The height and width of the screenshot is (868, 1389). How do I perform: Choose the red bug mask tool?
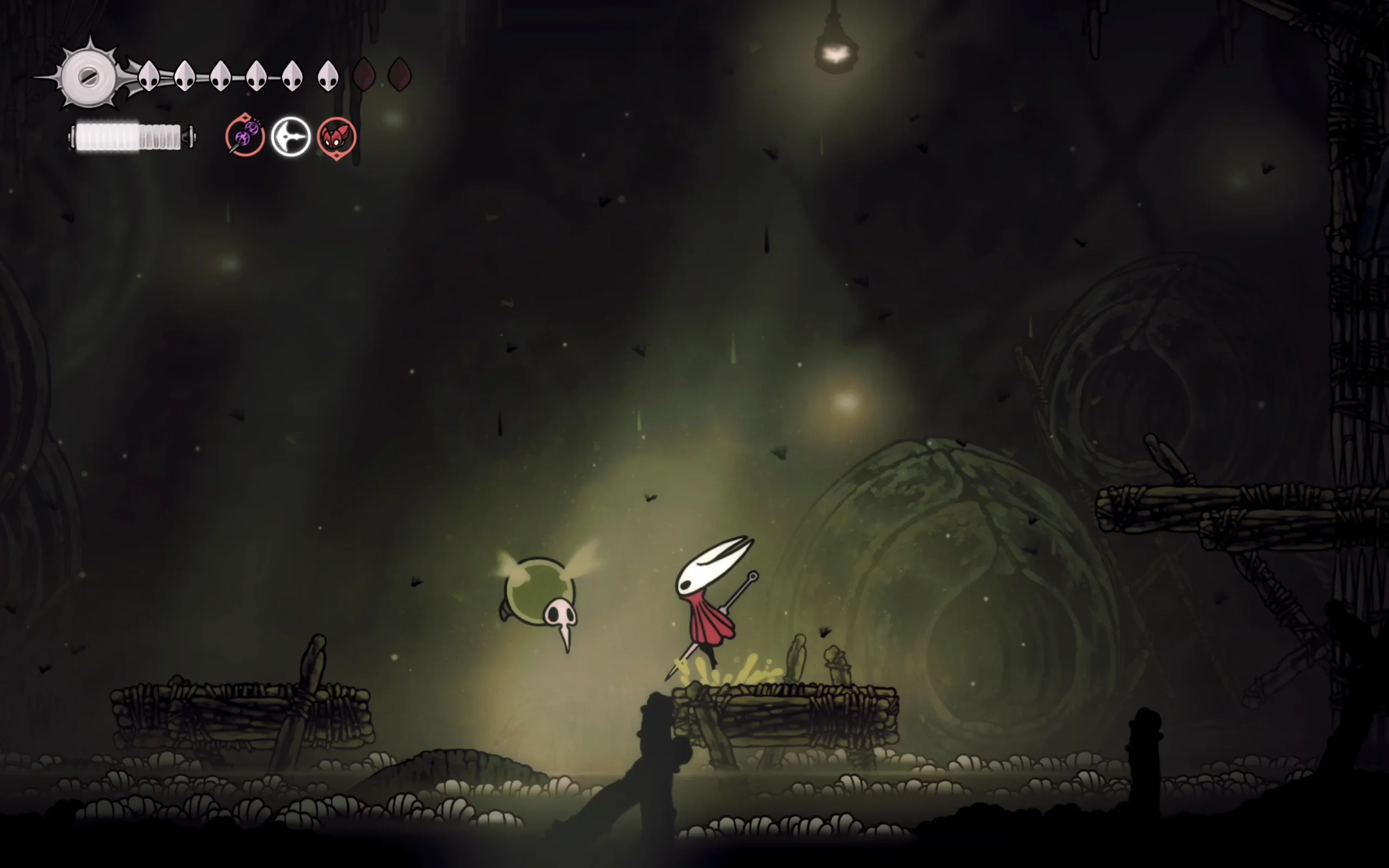point(336,138)
